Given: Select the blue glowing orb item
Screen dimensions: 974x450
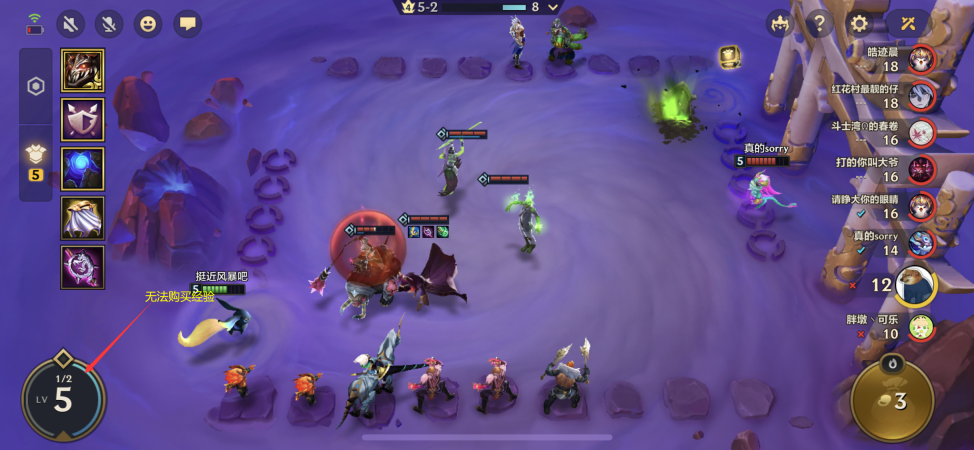Looking at the screenshot, I should pos(82,168).
